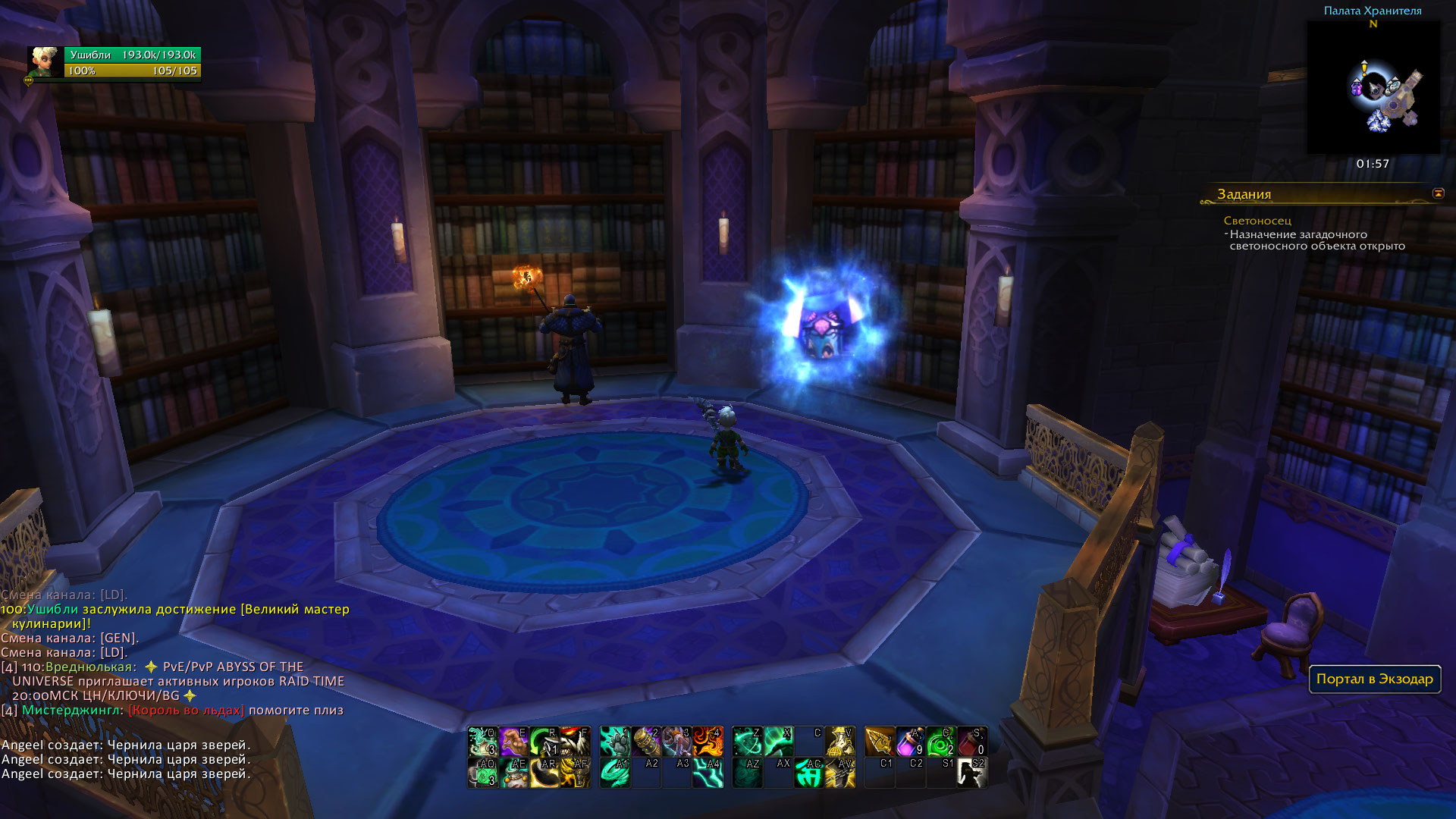Use the tiger paw ability on key 1
Viewport: 1456px width, 819px height.
[615, 741]
